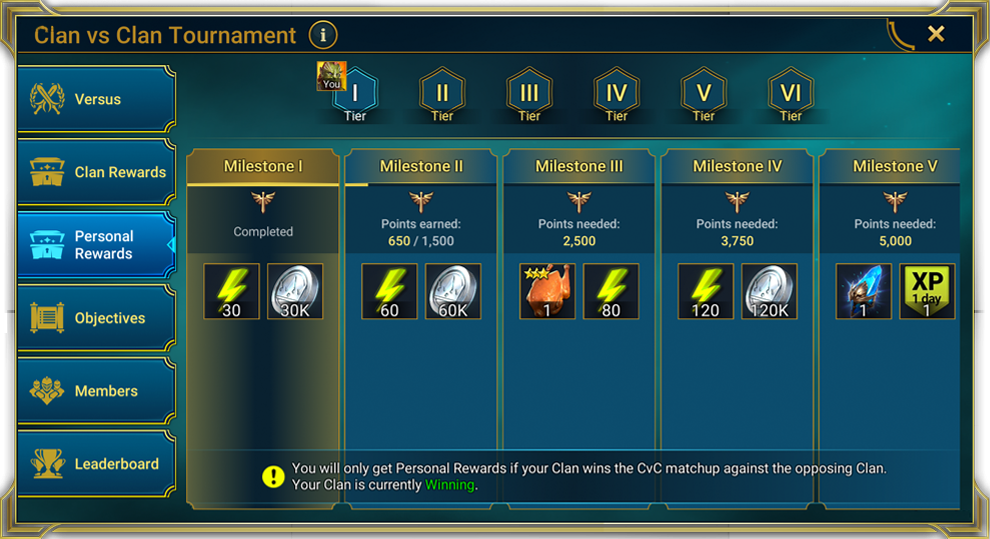This screenshot has height=539, width=990.
Task: Go to the Objectives tab
Action: tap(96, 318)
